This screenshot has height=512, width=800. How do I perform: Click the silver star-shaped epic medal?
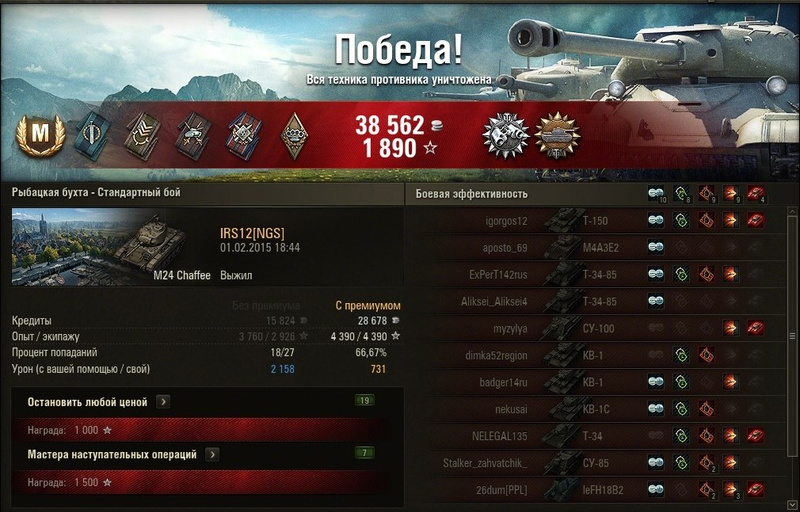click(503, 134)
